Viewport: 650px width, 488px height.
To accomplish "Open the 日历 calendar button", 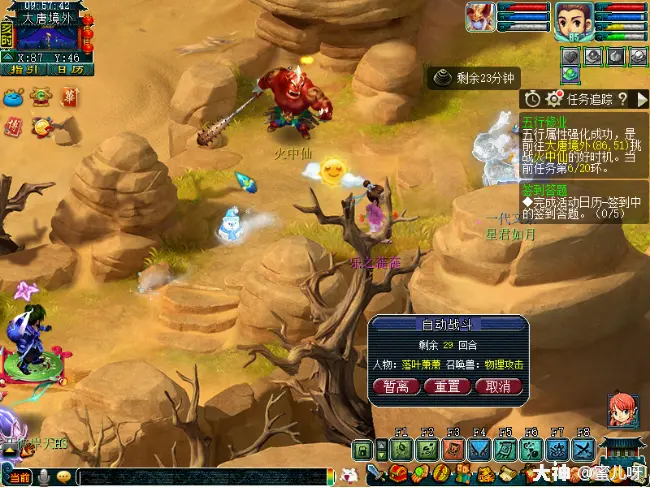I will click(x=70, y=69).
